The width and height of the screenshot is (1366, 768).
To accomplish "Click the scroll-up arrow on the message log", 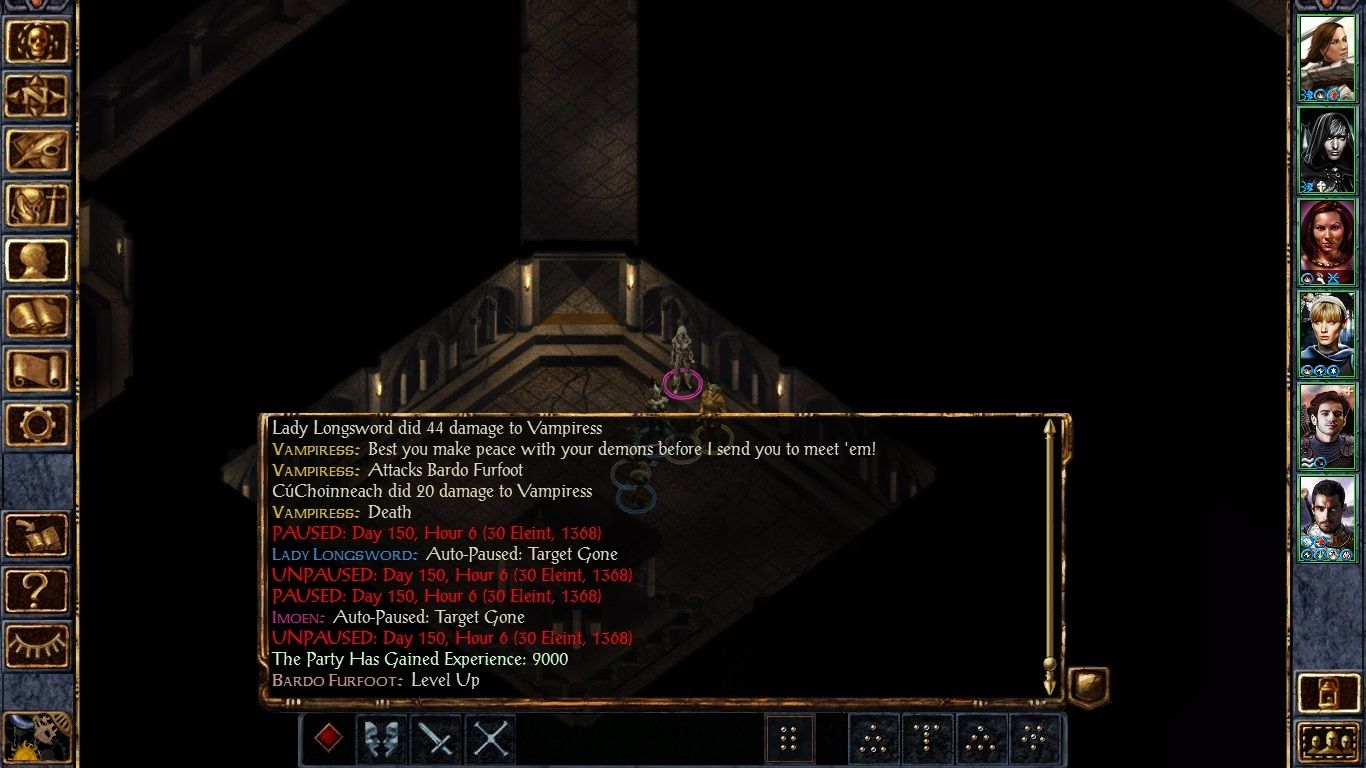I will (x=1049, y=430).
